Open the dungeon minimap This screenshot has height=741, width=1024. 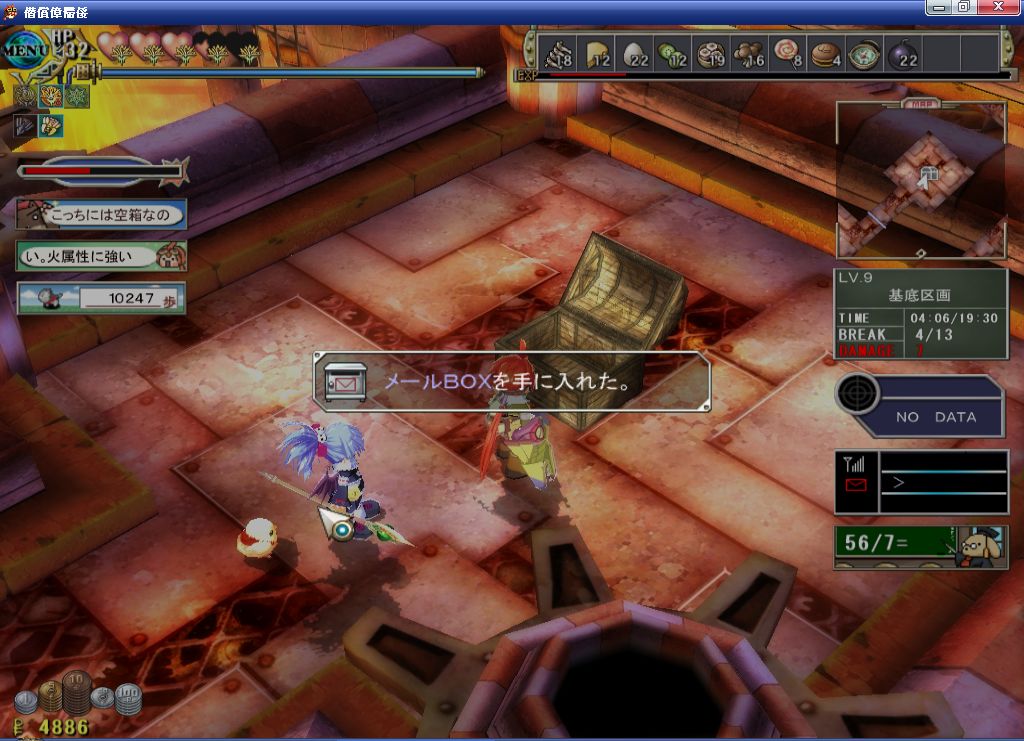point(921,181)
